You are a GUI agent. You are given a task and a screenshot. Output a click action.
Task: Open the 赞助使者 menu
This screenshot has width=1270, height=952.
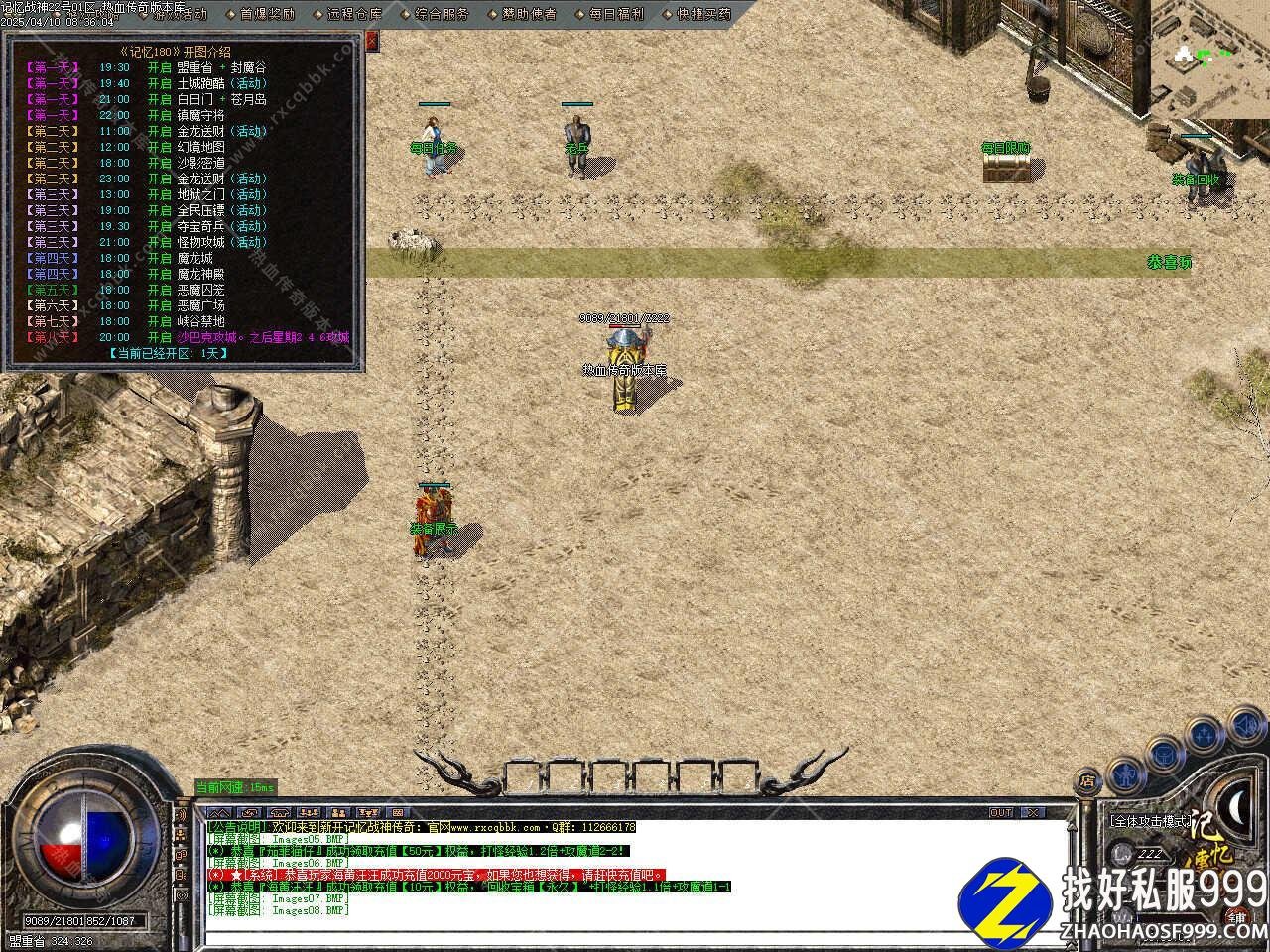pyautogui.click(x=529, y=14)
